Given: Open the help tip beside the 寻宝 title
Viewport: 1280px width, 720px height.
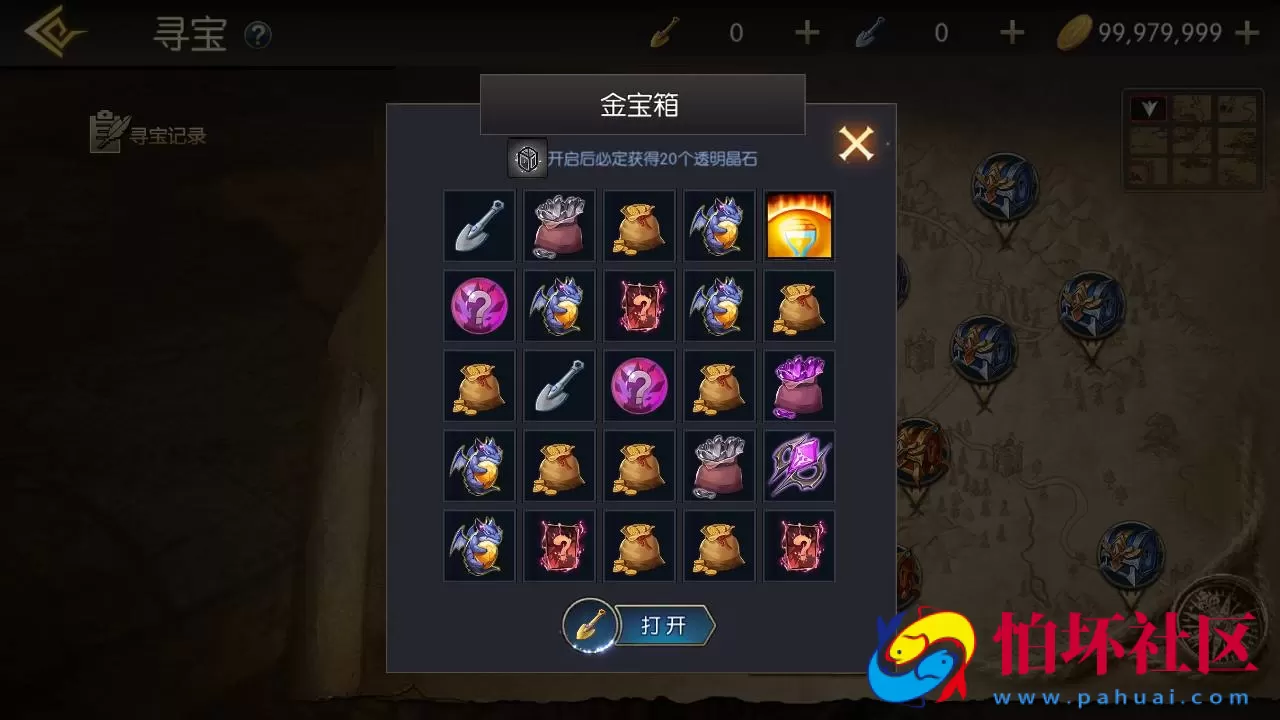Looking at the screenshot, I should coord(258,35).
